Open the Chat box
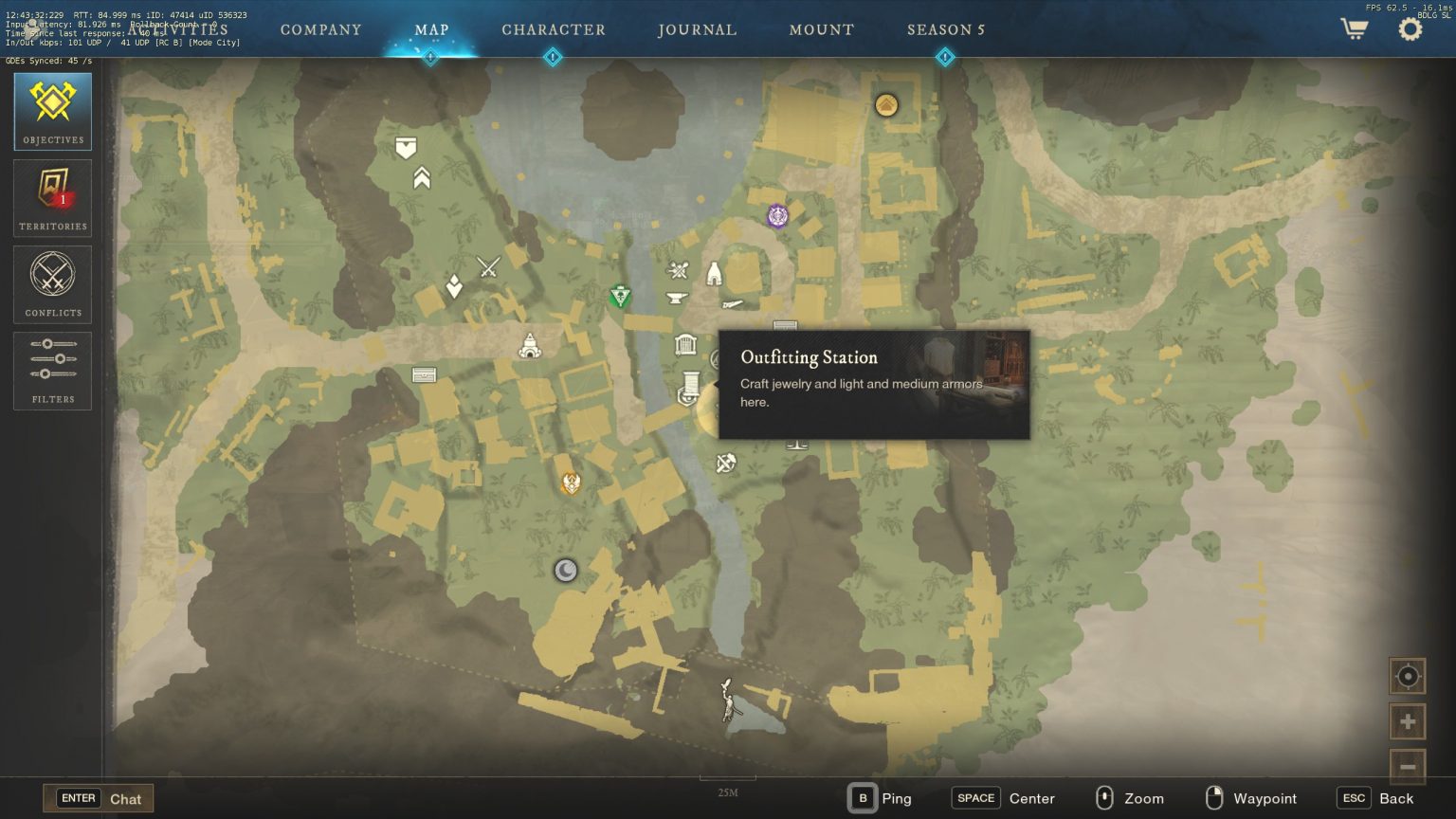This screenshot has width=1456, height=819. tap(99, 798)
